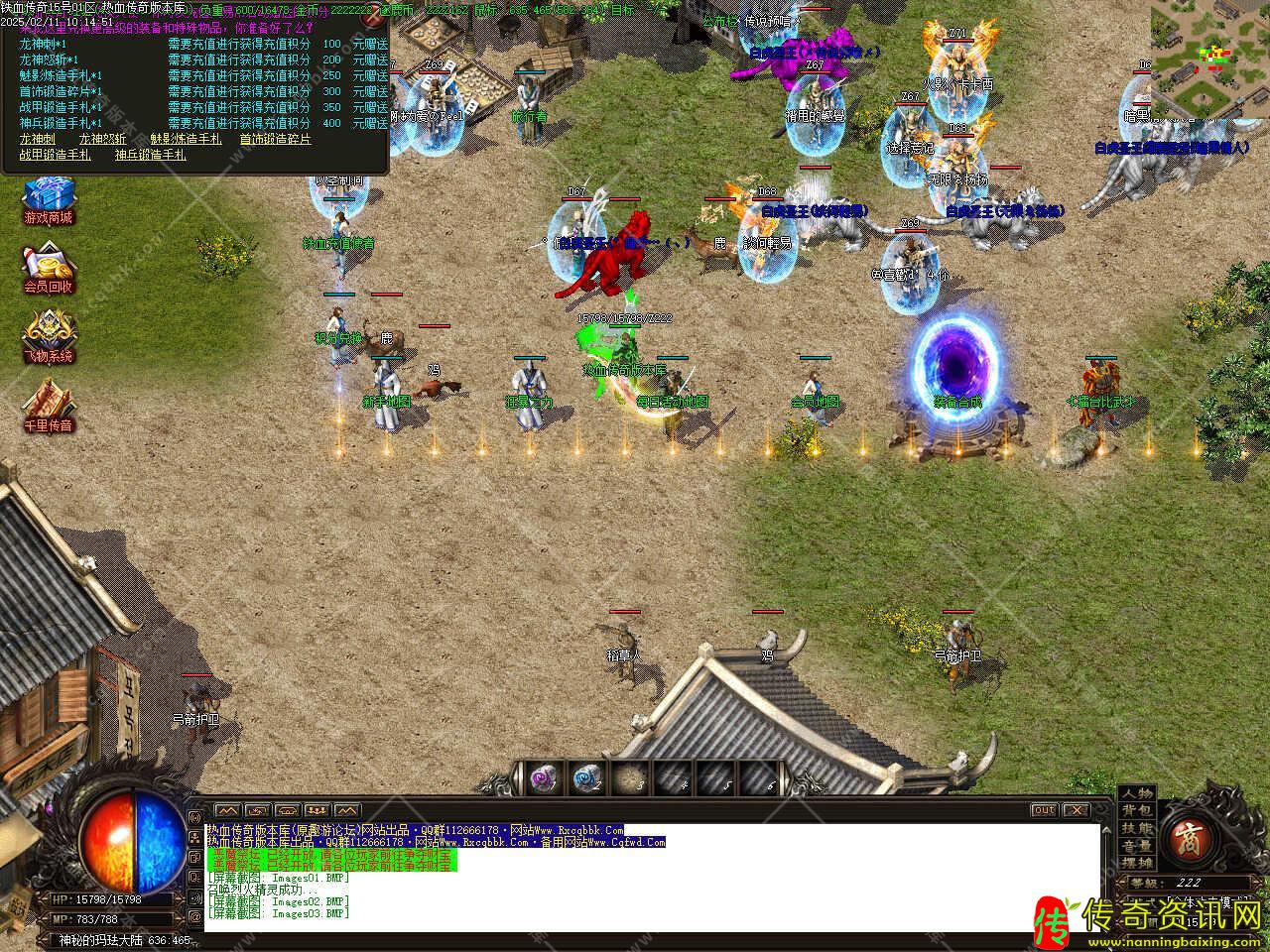
Task: Open the 音量 volume settings
Action: (x=1137, y=846)
